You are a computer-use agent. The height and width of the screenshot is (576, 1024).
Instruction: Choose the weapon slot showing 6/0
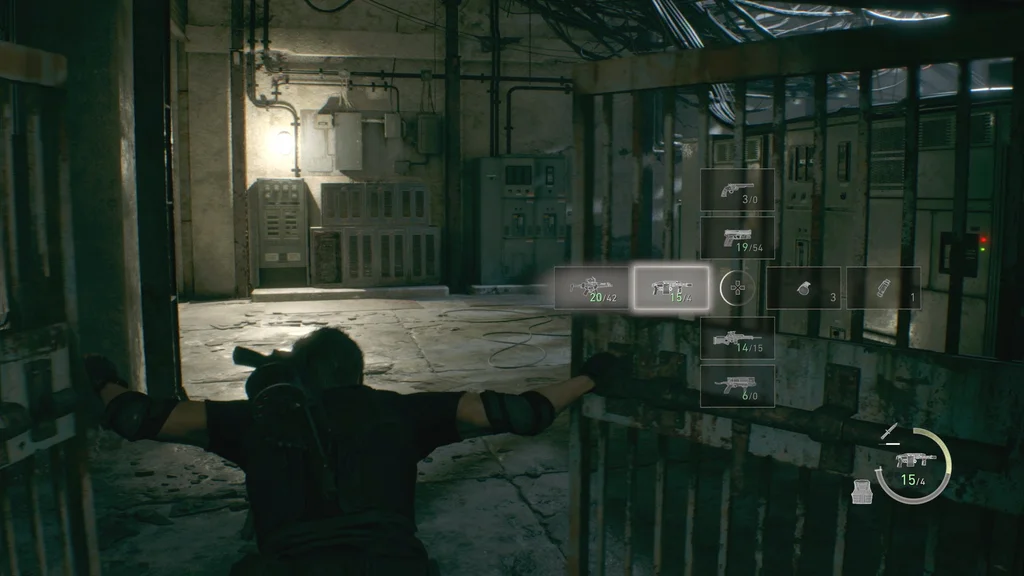coord(737,385)
